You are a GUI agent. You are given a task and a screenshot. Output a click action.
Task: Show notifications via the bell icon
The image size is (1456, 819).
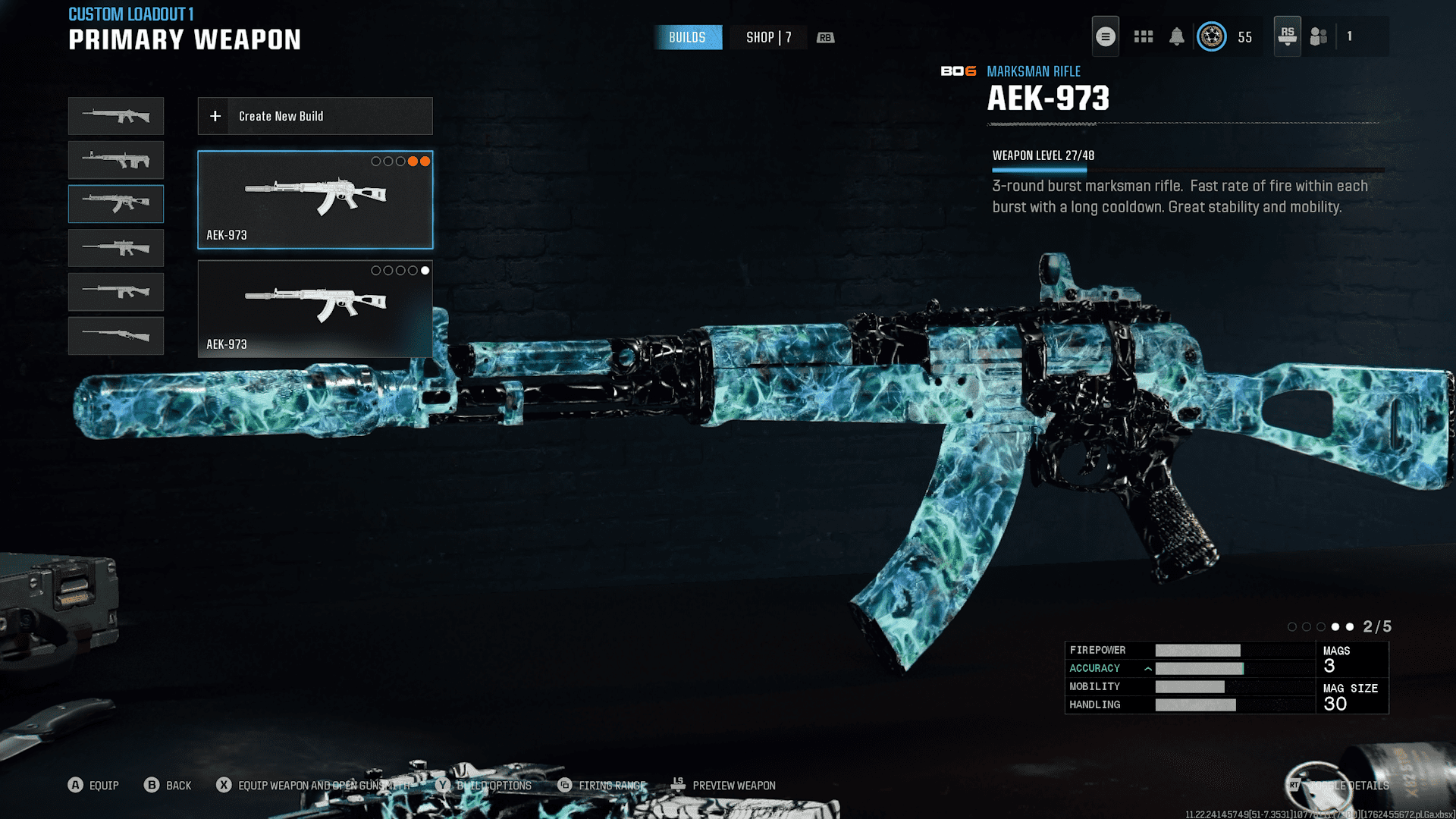[1176, 36]
